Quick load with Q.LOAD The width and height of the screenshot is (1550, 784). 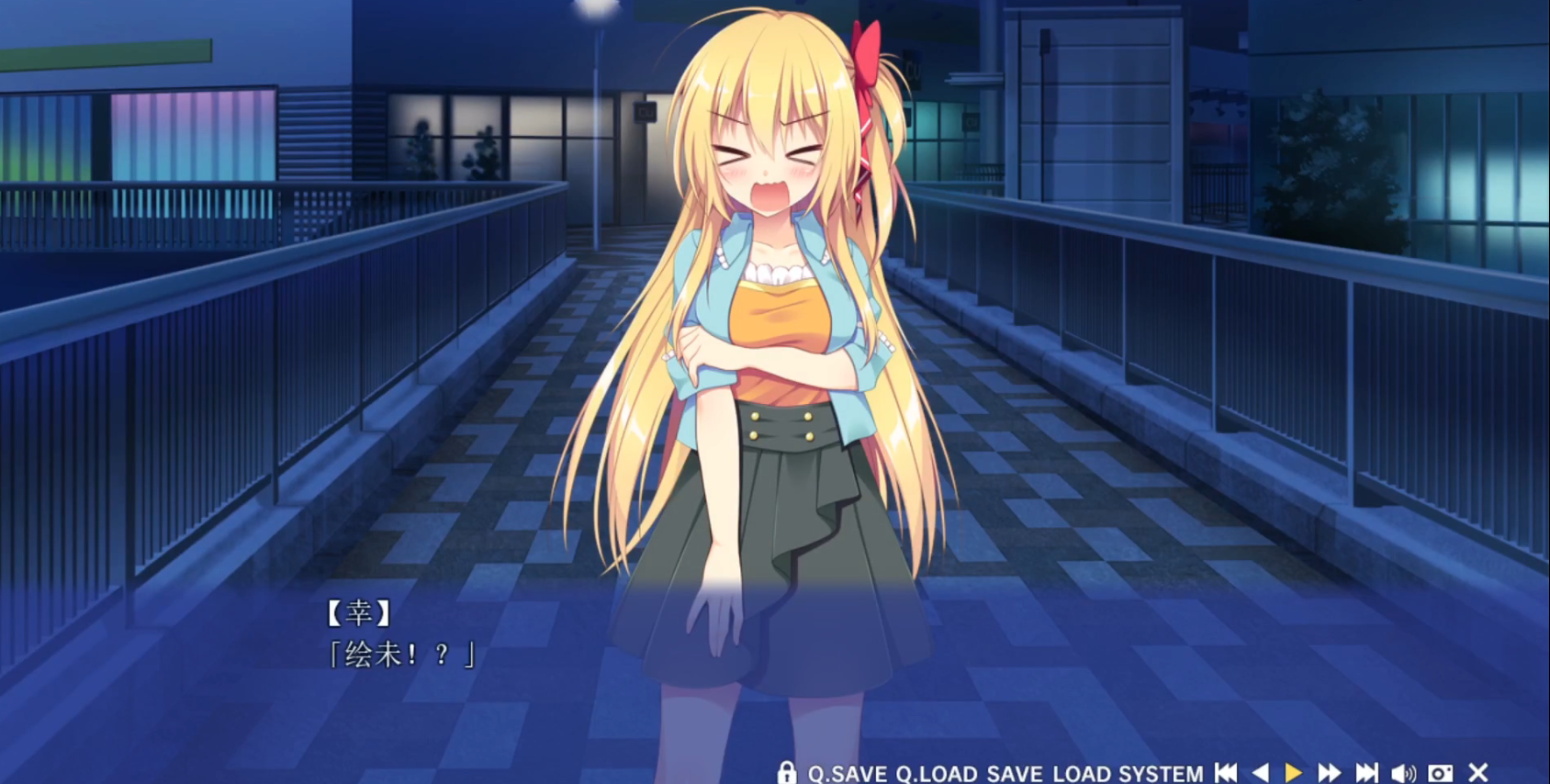936,774
